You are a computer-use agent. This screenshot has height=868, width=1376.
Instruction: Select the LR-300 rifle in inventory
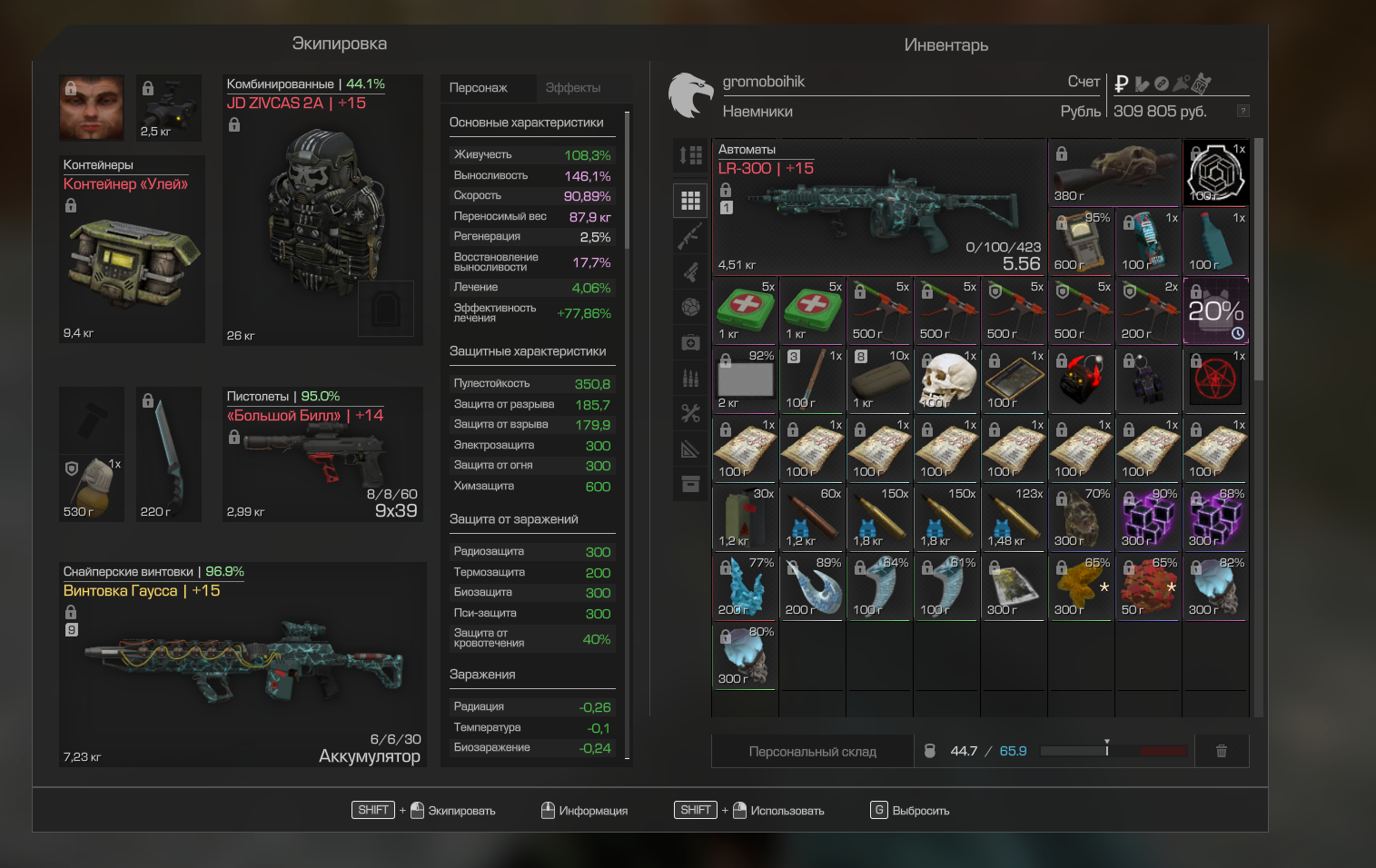[878, 207]
